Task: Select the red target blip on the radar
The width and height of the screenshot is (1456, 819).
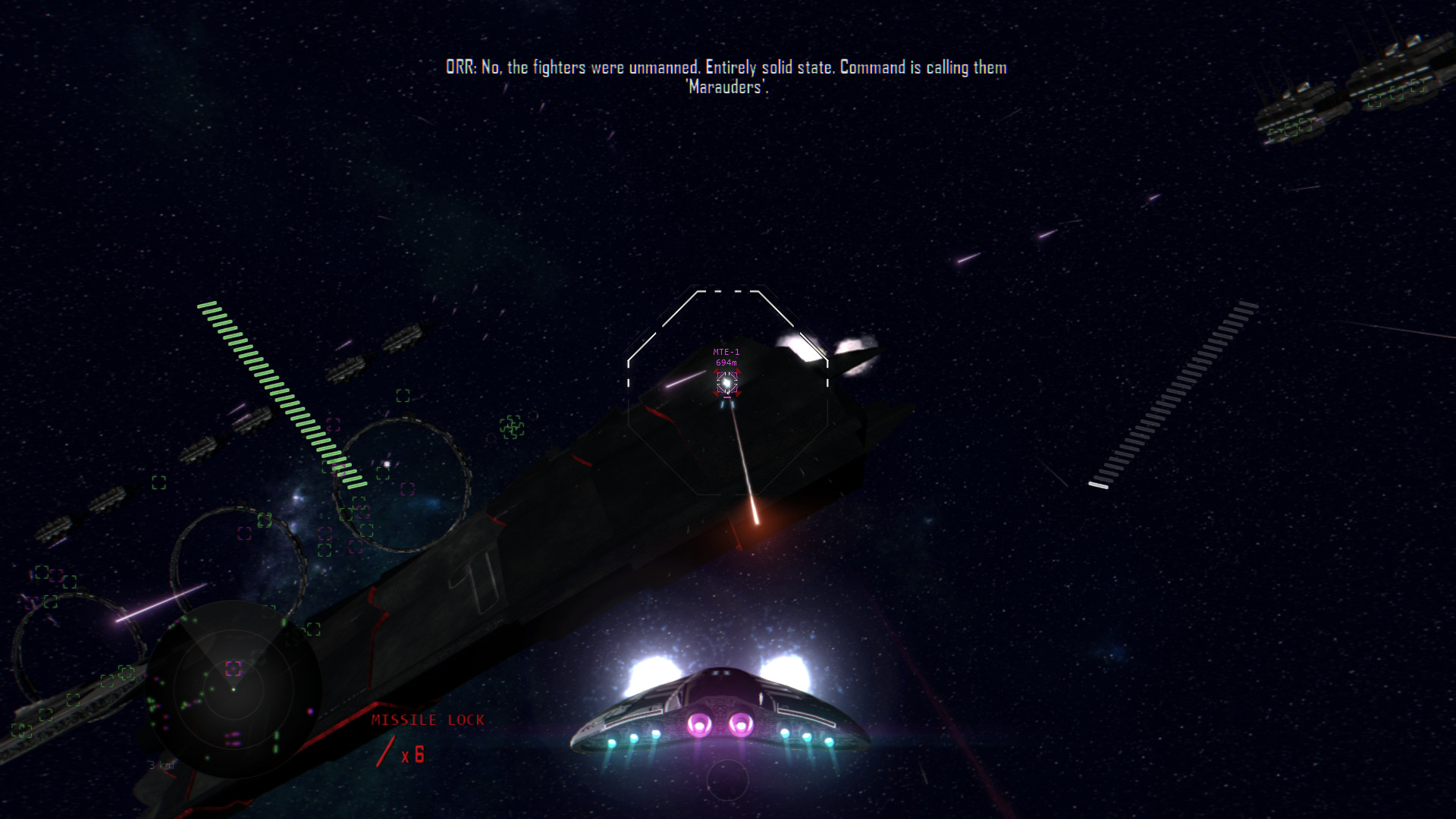Action: point(234,670)
